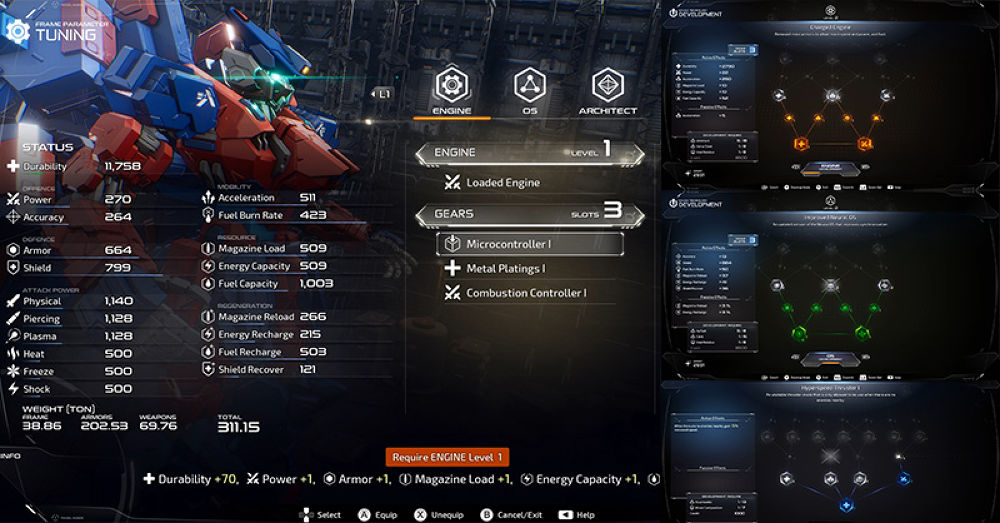Open the bottom blue development tree thumbnail
The width and height of the screenshot is (1000, 523).
click(830, 450)
